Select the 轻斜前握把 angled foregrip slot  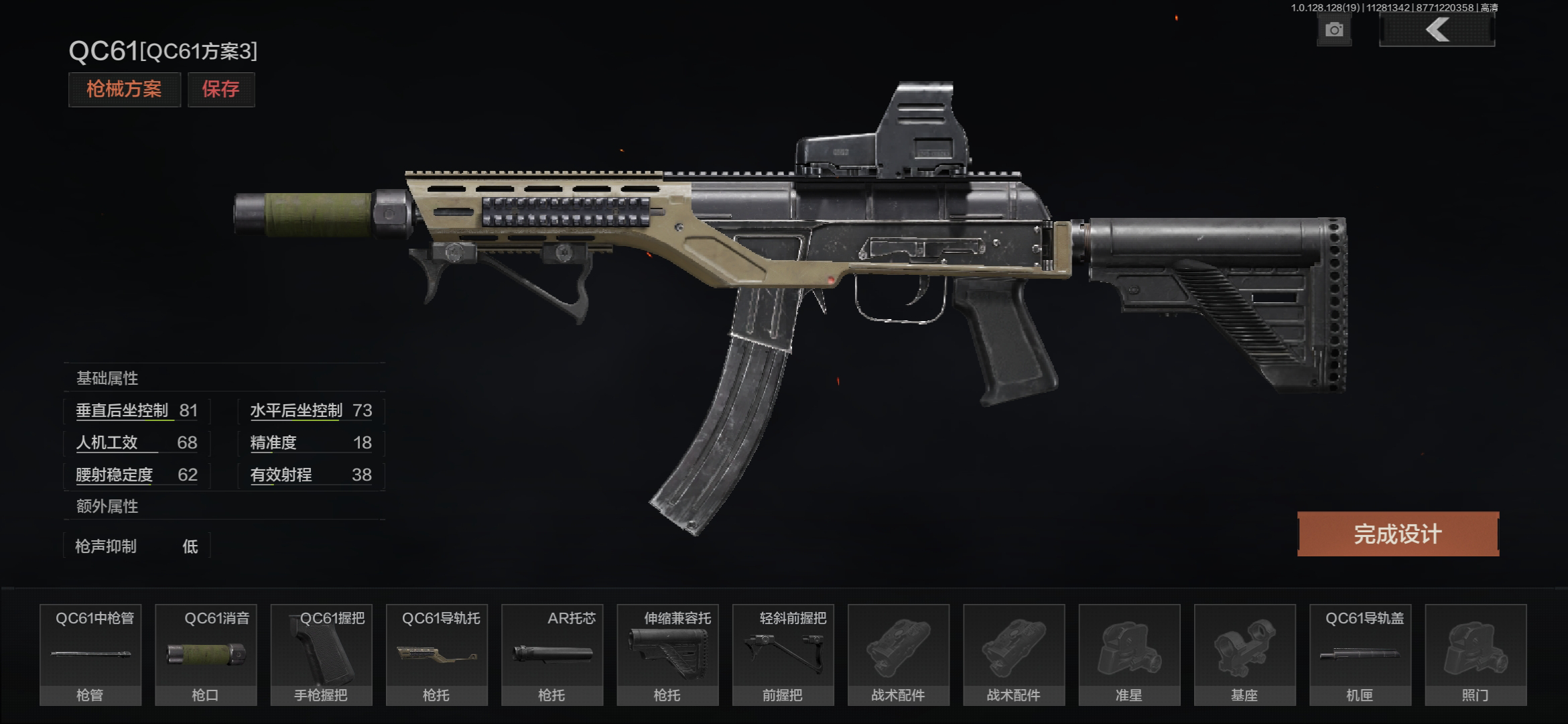coord(783,654)
